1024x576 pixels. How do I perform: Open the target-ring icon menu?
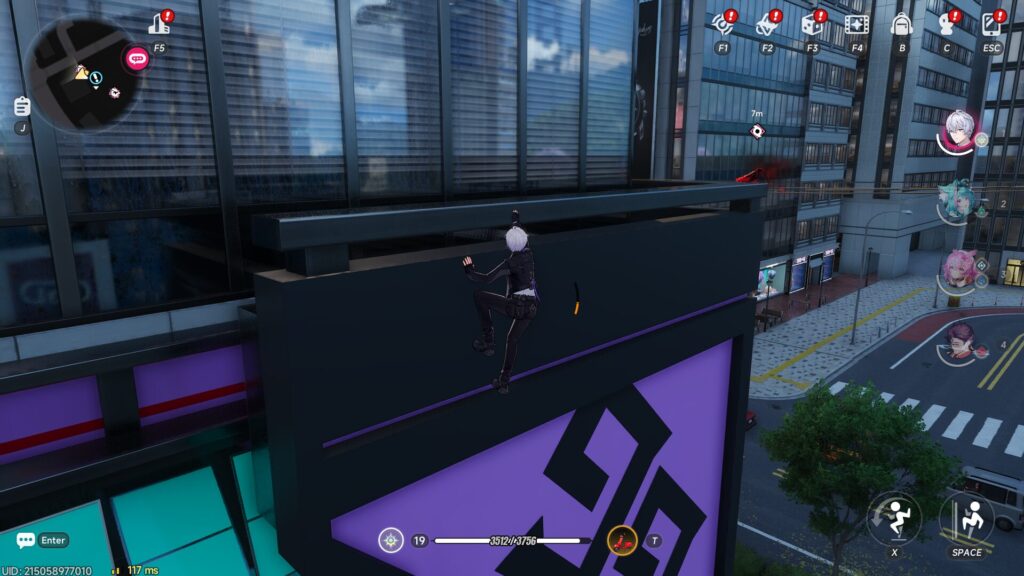[x=722, y=24]
